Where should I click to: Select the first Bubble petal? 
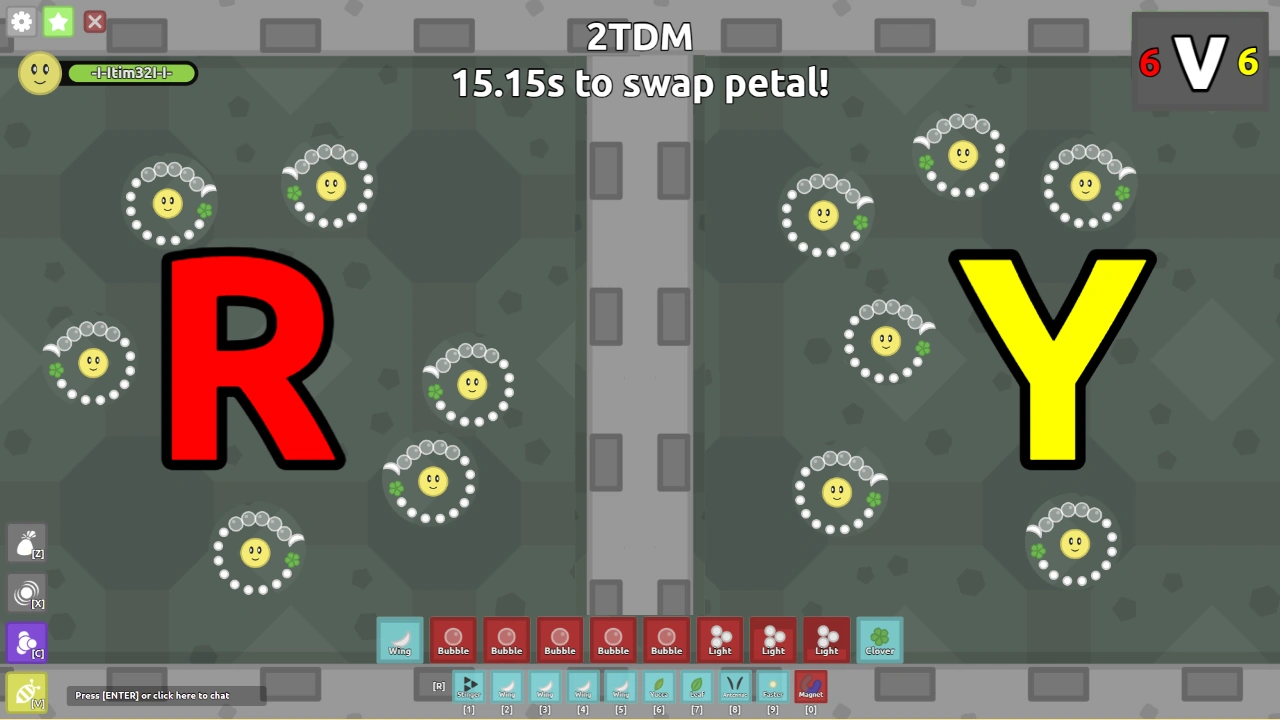453,640
